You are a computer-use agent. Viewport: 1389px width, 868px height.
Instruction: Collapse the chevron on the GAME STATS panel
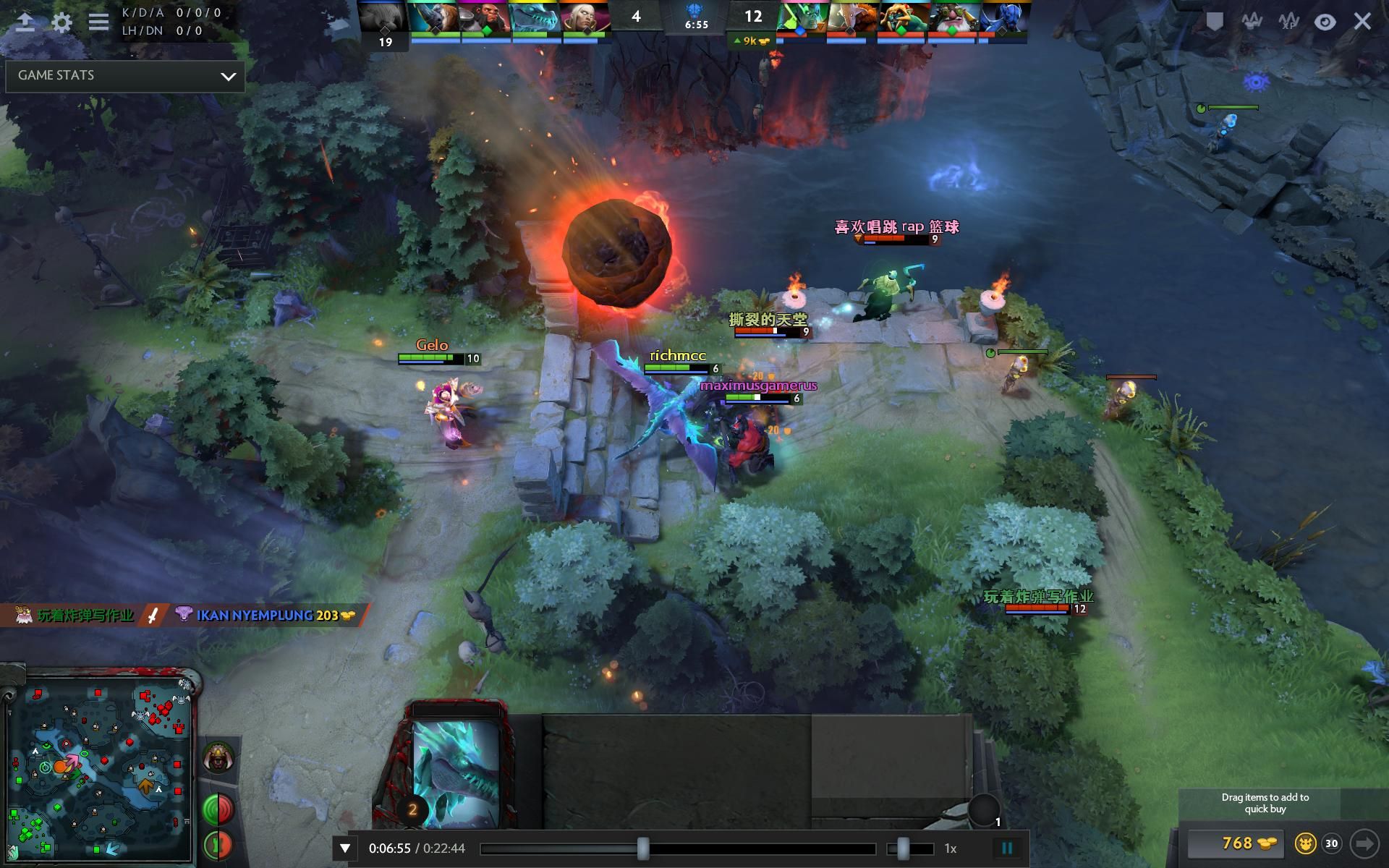click(229, 75)
